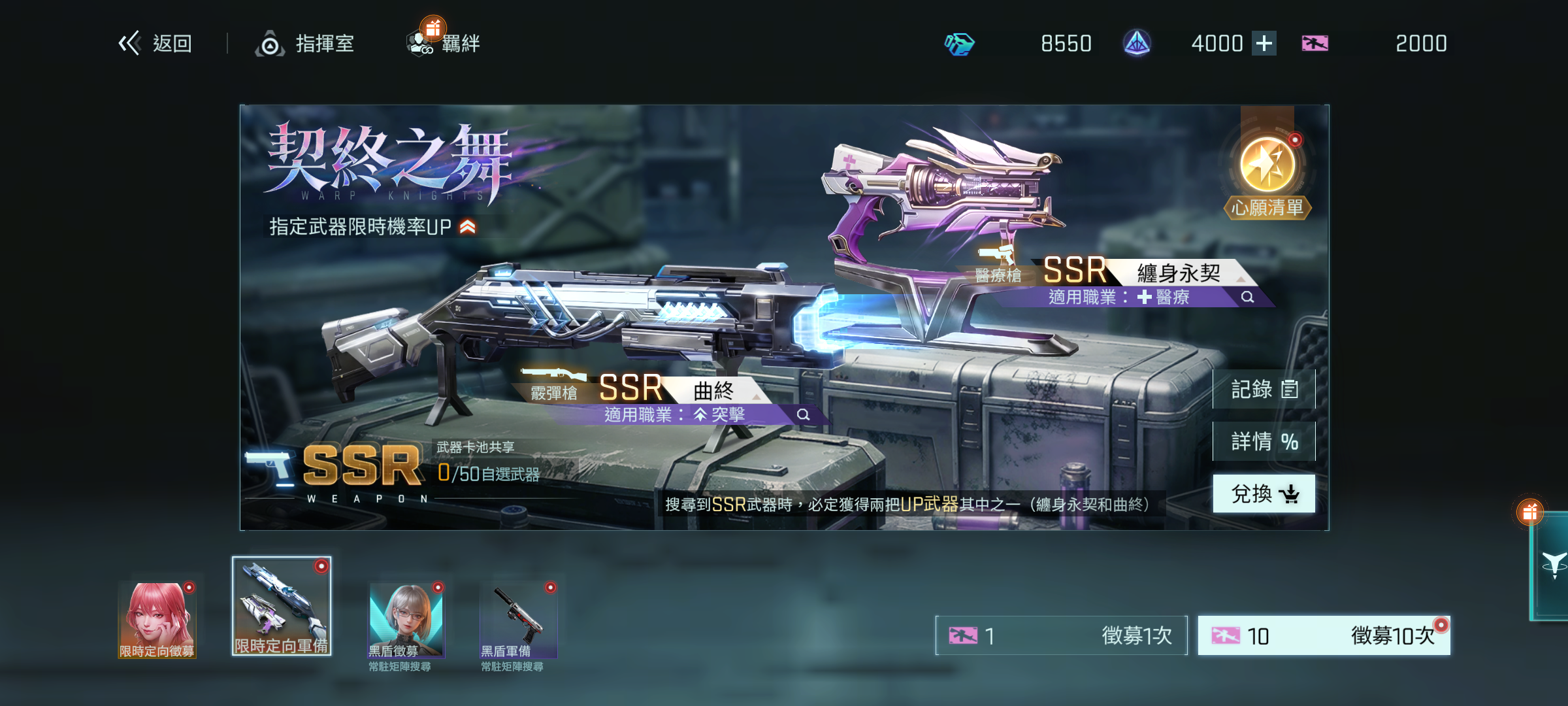Inspect the 纏身永契 weapon magnifier
1568x706 pixels.
click(1247, 297)
